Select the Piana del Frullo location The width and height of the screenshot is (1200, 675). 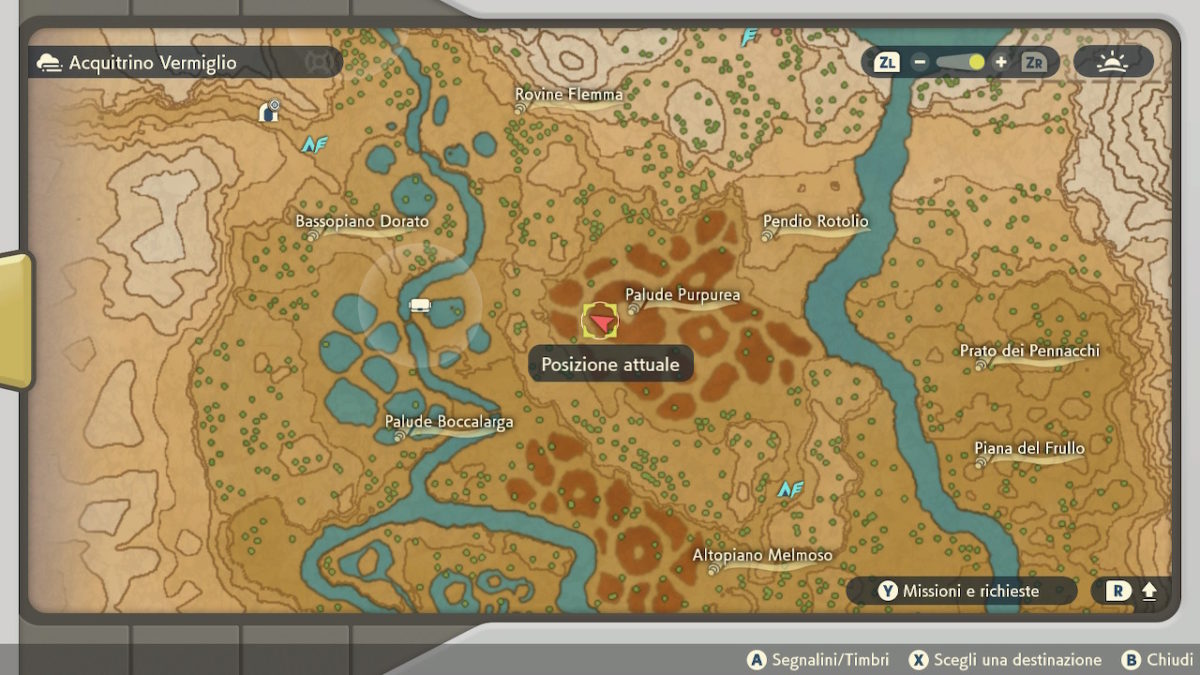[x=1029, y=449]
